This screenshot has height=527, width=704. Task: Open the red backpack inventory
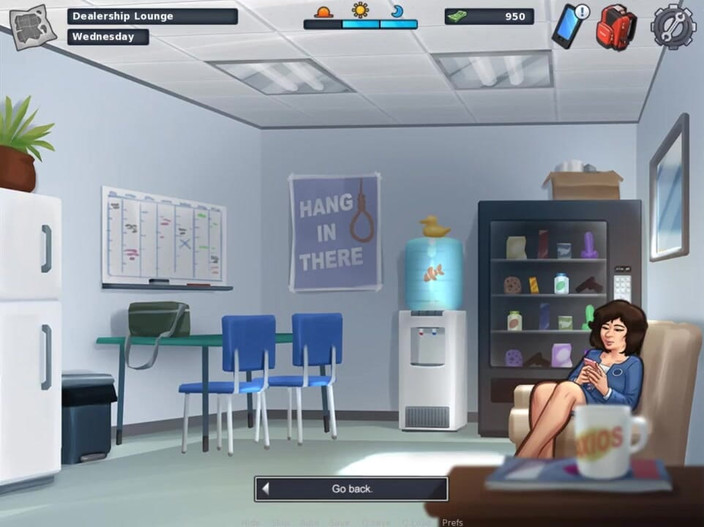coord(617,27)
